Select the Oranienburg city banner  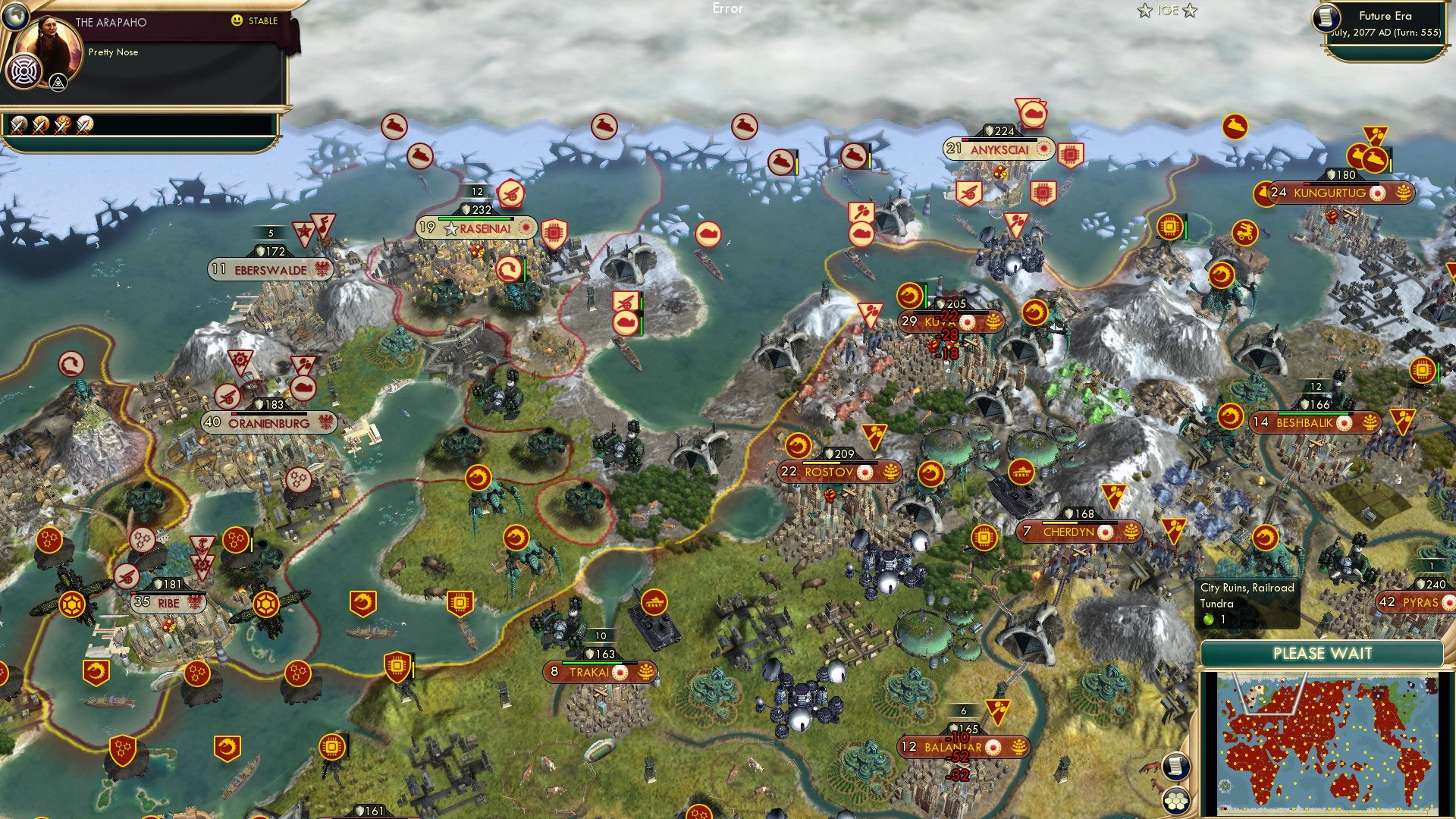(268, 423)
